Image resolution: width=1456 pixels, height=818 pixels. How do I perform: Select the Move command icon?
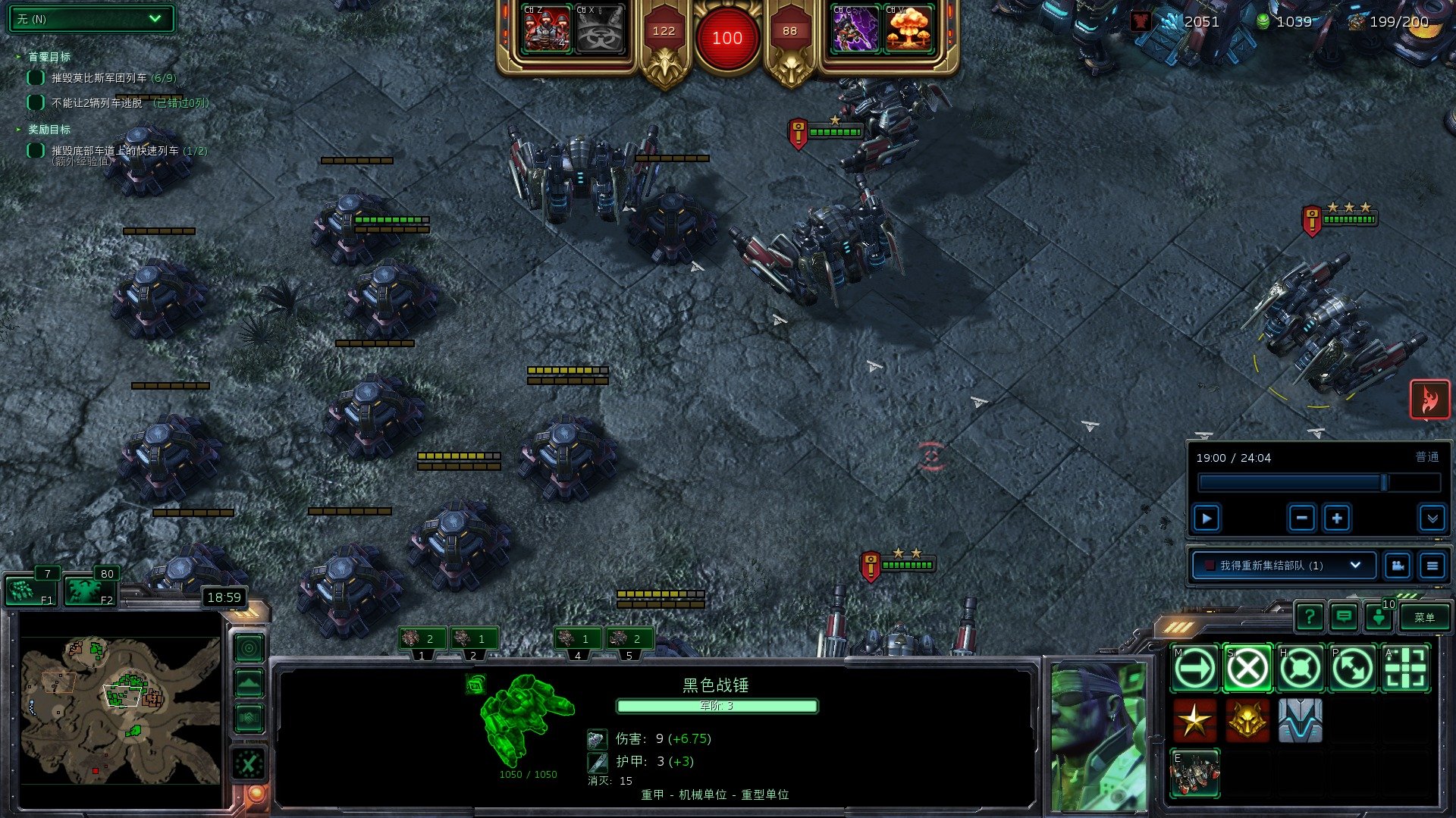(1195, 669)
